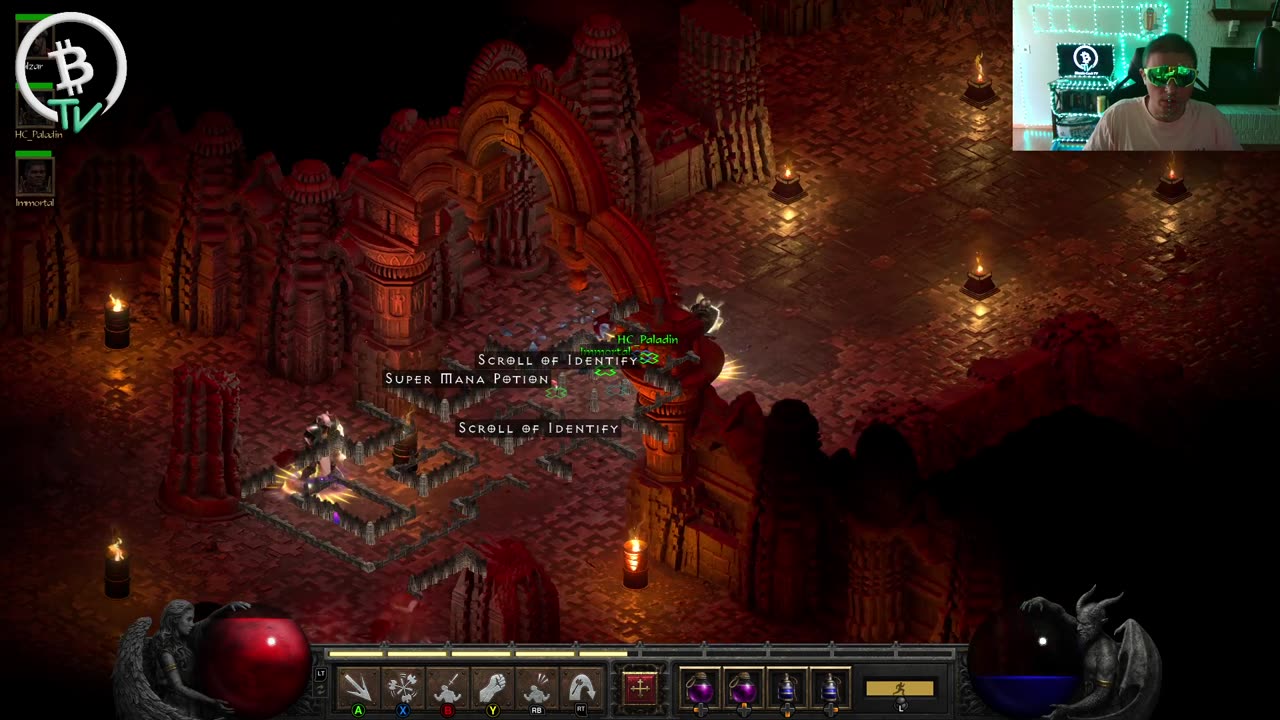This screenshot has width=1280, height=720.
Task: Select the Immortal party member portrait
Action: pos(35,177)
